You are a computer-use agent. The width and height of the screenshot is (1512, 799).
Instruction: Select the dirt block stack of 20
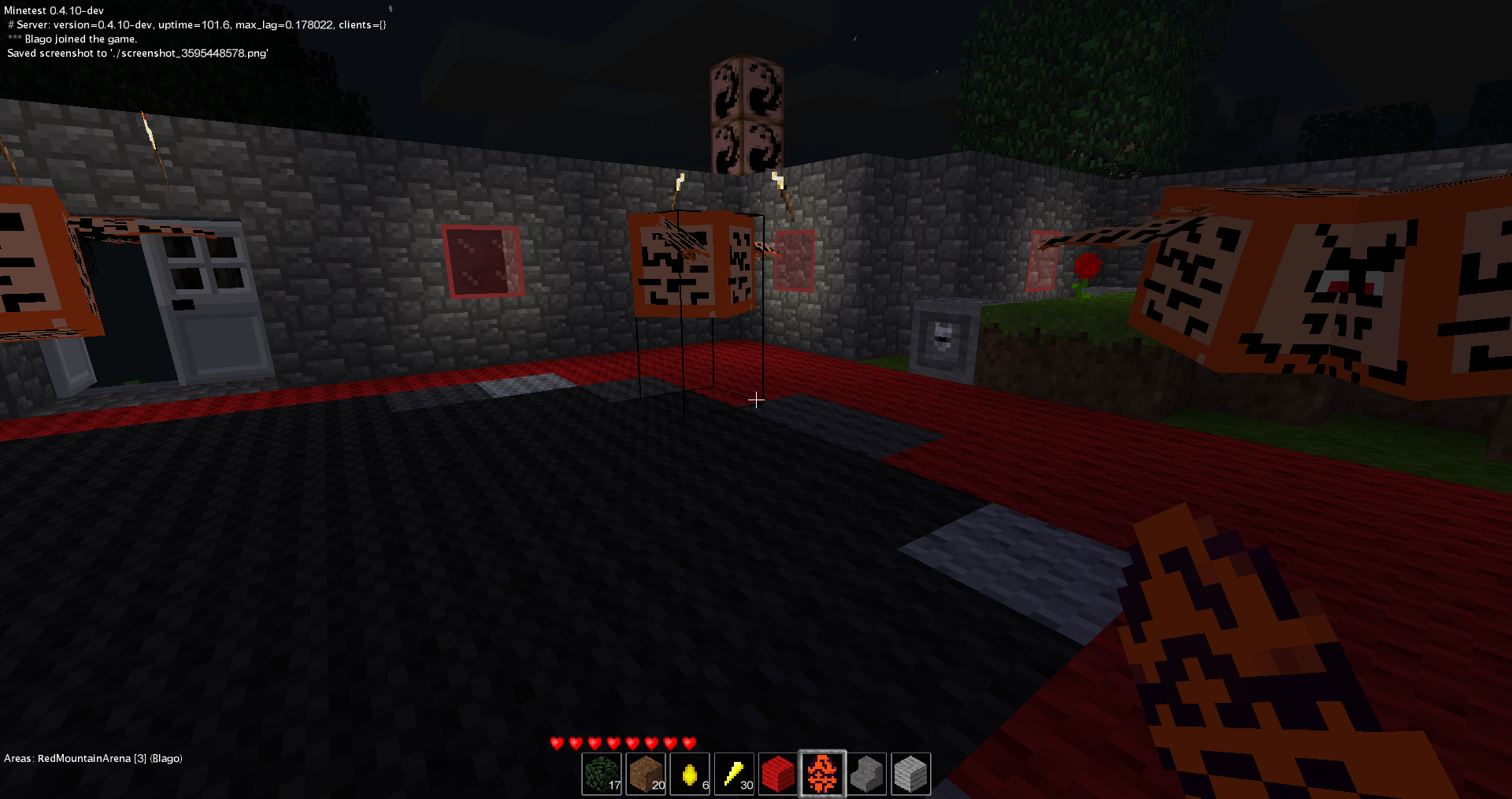coord(646,774)
